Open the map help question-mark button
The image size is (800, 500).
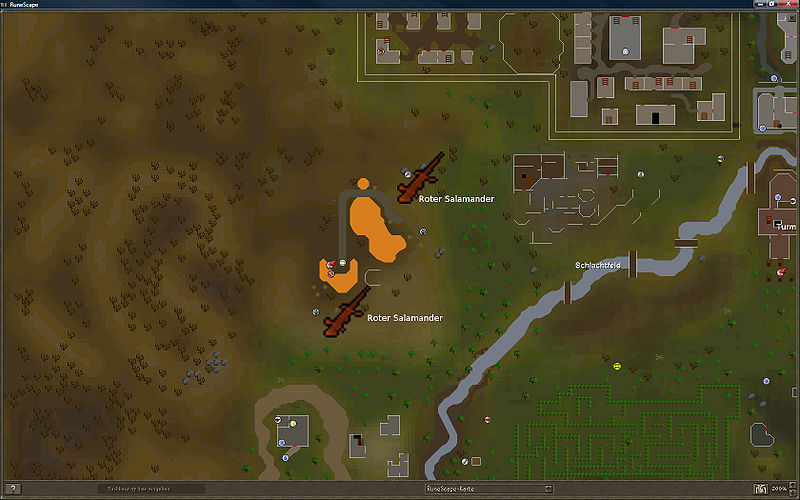[x=12, y=489]
